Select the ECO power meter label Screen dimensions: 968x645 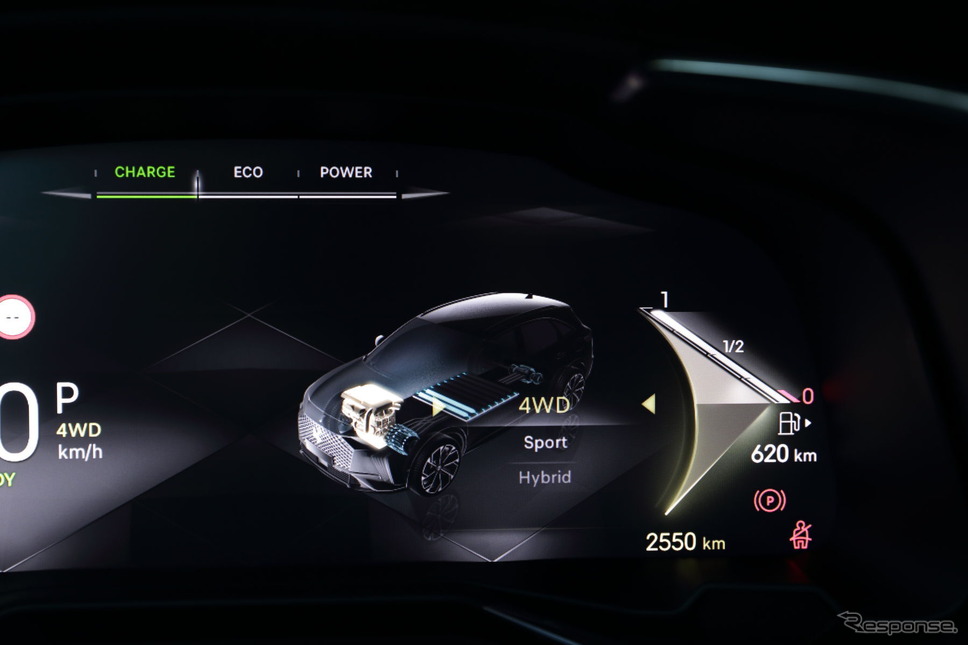coord(248,172)
